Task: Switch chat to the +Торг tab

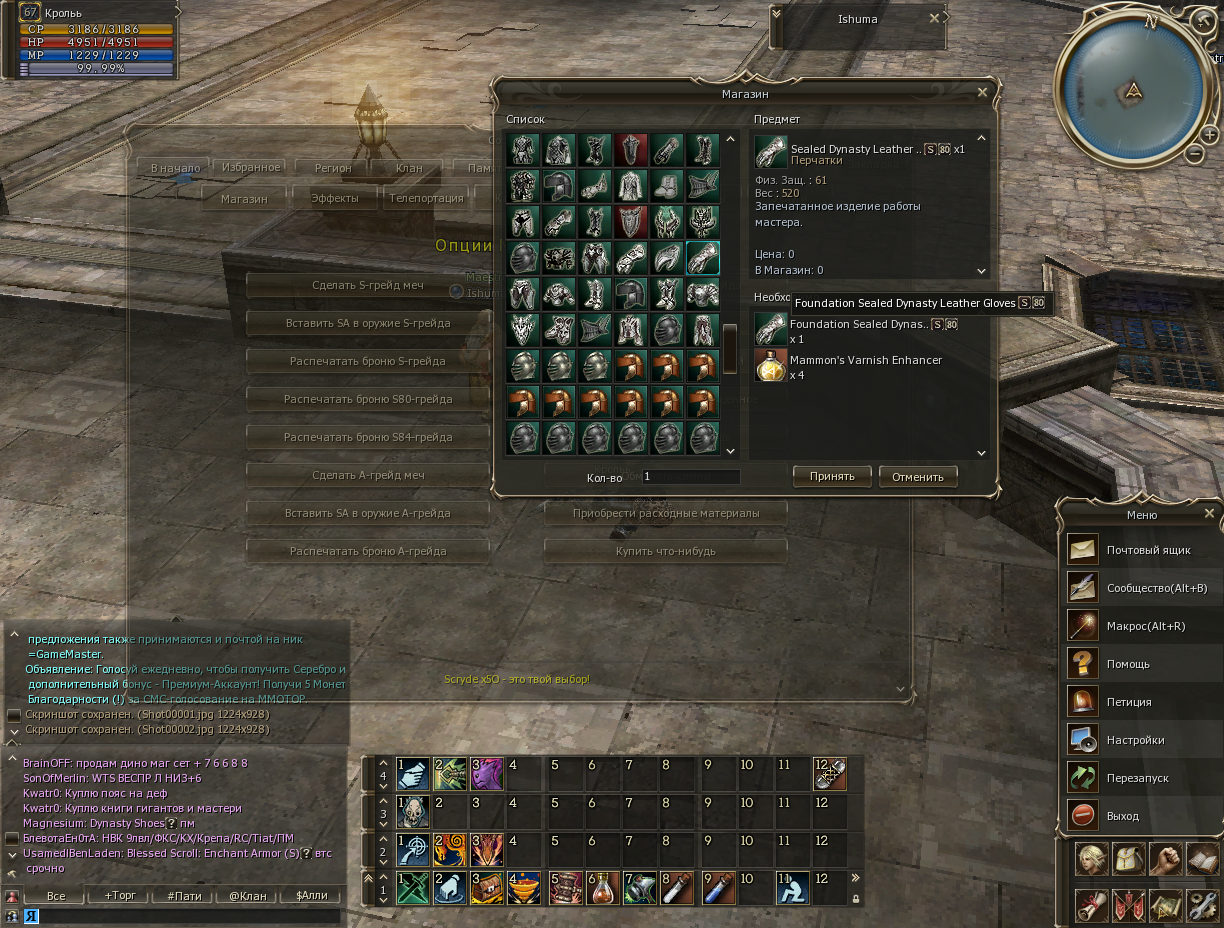Action: coord(120,896)
